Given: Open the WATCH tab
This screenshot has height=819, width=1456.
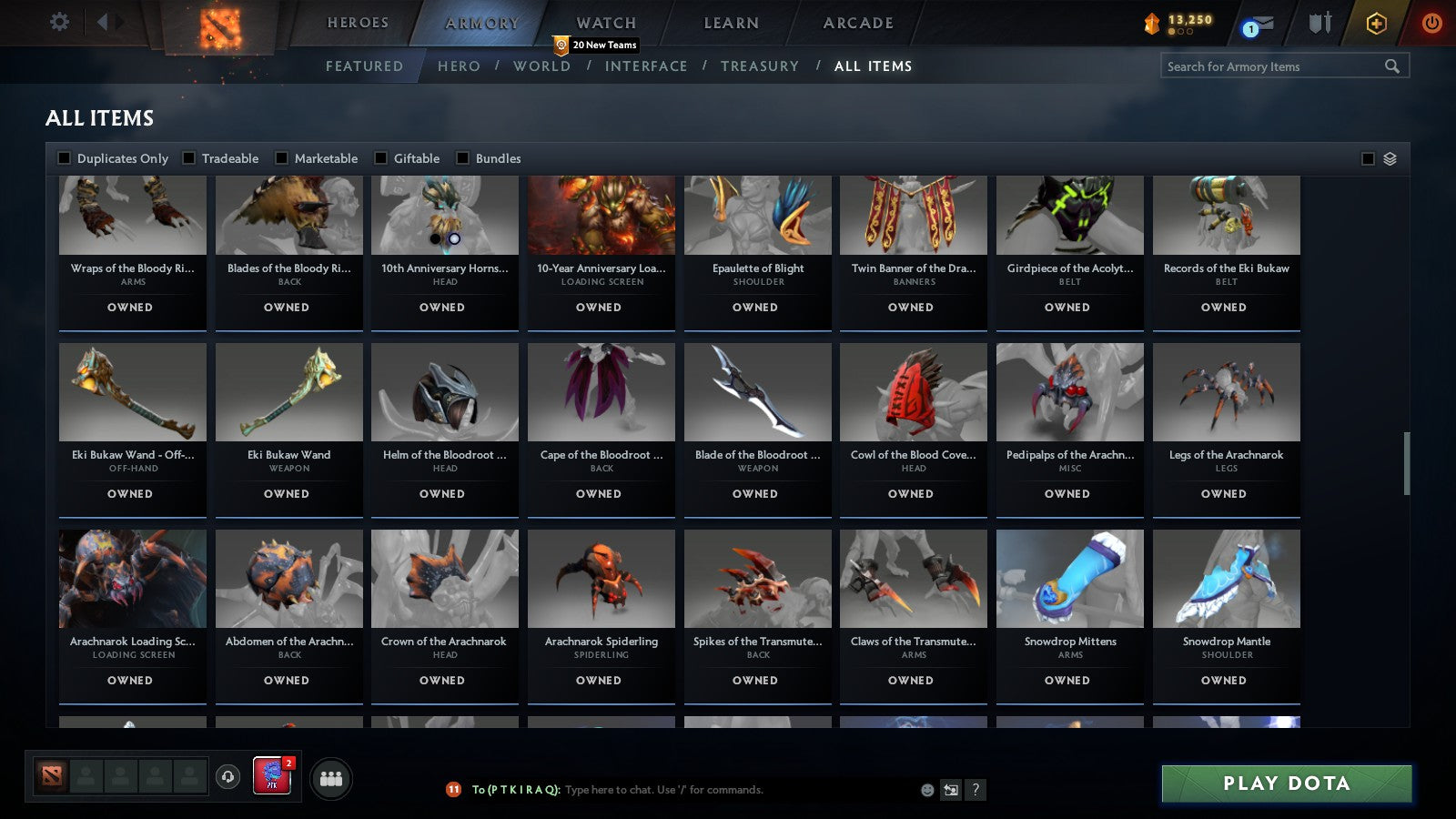Looking at the screenshot, I should pyautogui.click(x=604, y=22).
